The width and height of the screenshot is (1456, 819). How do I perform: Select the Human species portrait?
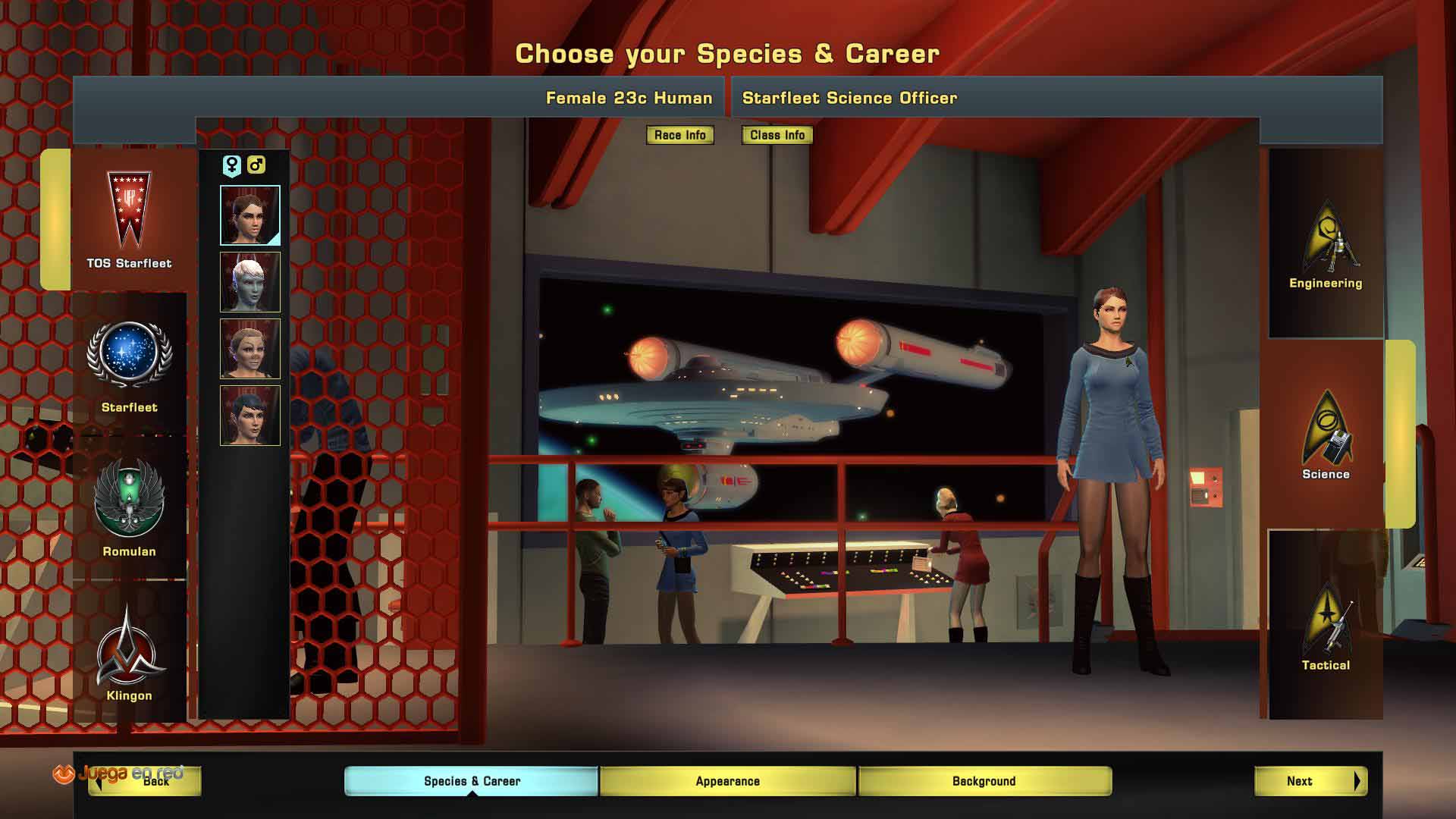[x=250, y=215]
